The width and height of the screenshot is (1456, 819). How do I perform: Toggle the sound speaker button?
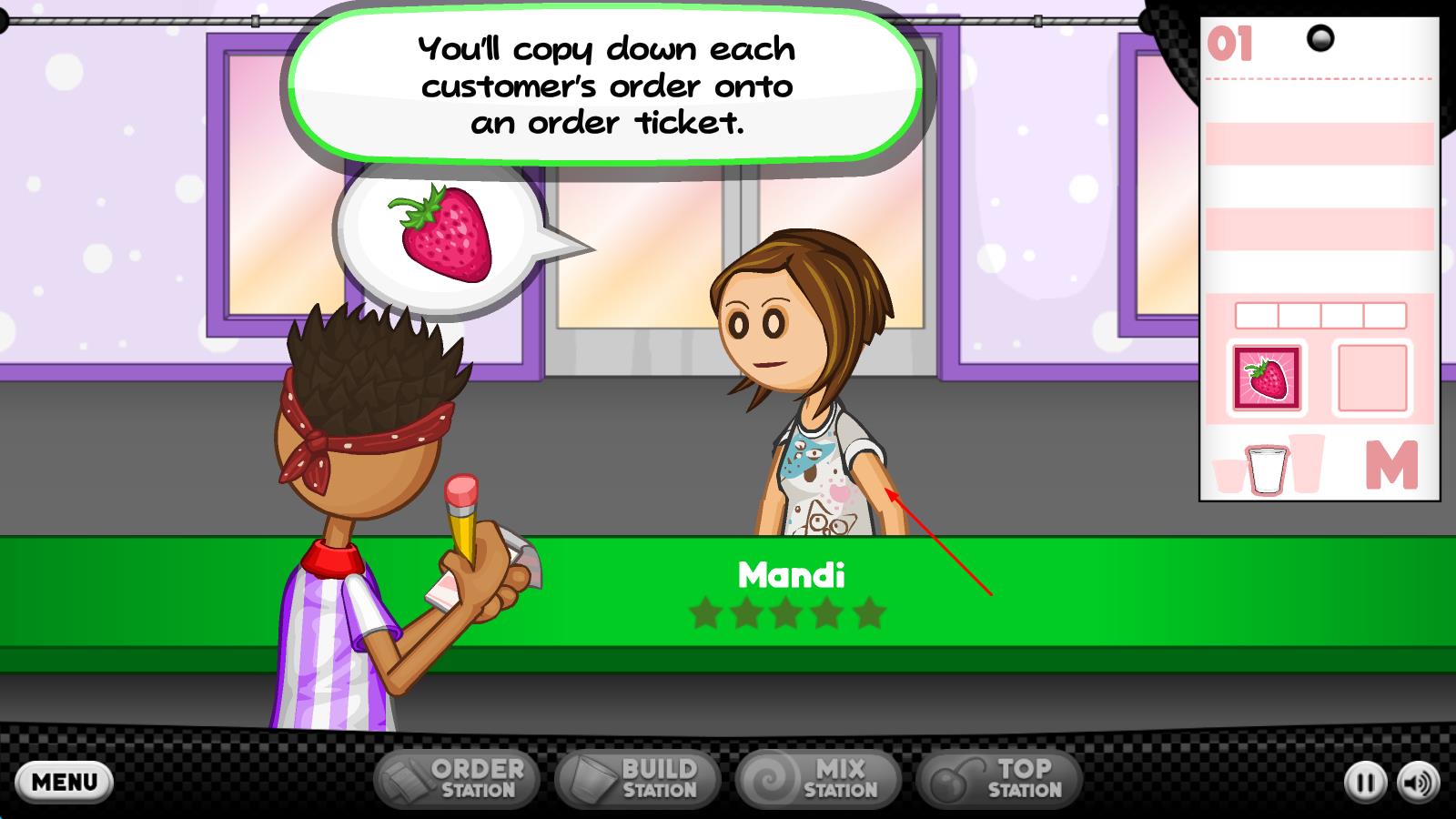1418,783
